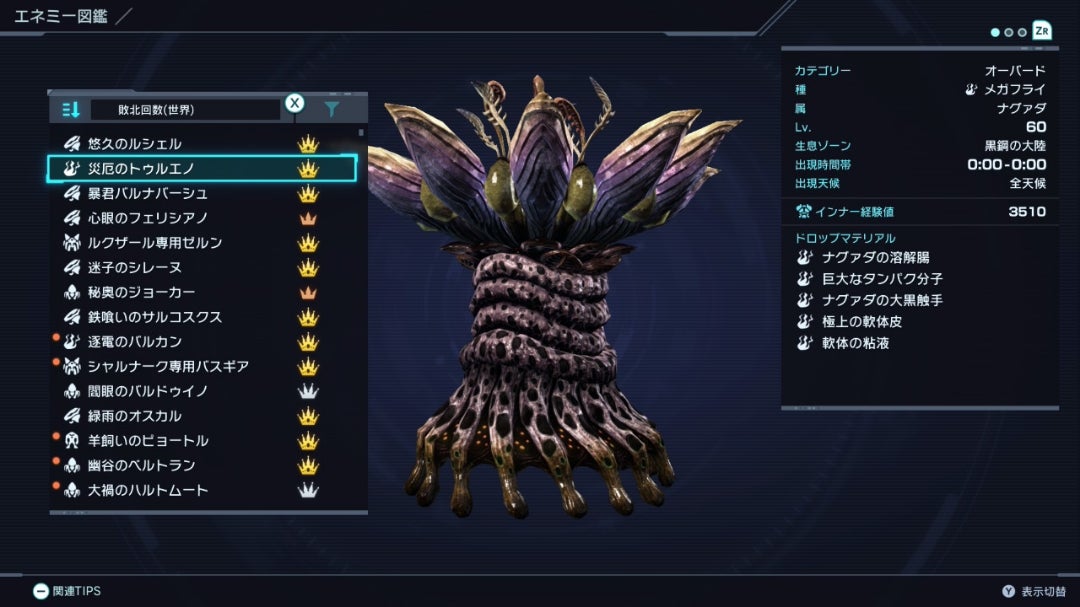Select 闇眼のバルドゥイノ in the list
Image resolution: width=1080 pixels, height=607 pixels.
point(147,391)
